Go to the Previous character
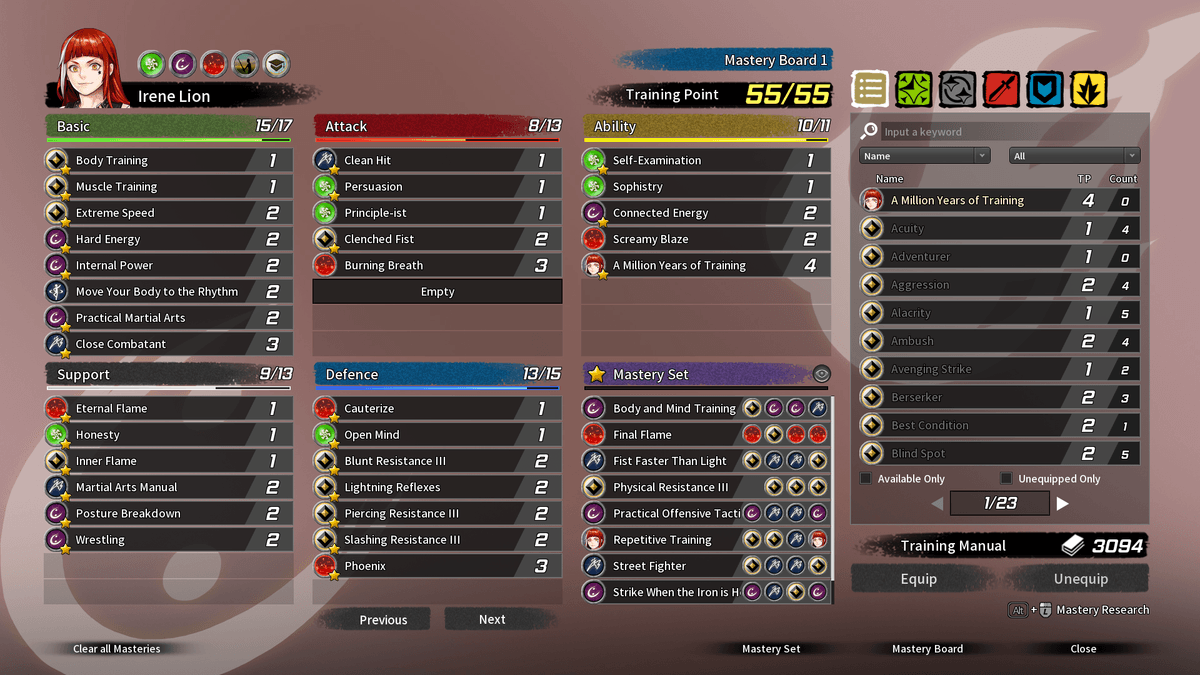Image resolution: width=1200 pixels, height=675 pixels. [x=383, y=619]
